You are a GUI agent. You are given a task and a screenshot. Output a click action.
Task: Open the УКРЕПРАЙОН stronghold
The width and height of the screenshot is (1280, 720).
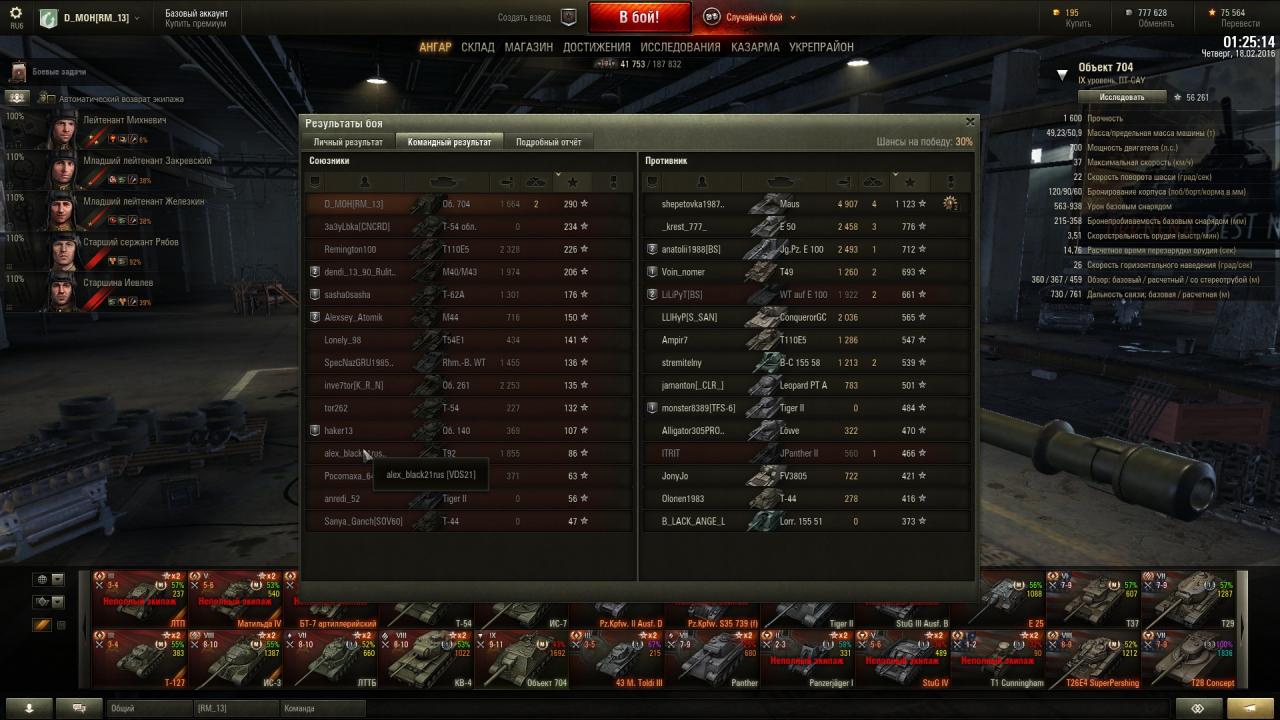821,47
